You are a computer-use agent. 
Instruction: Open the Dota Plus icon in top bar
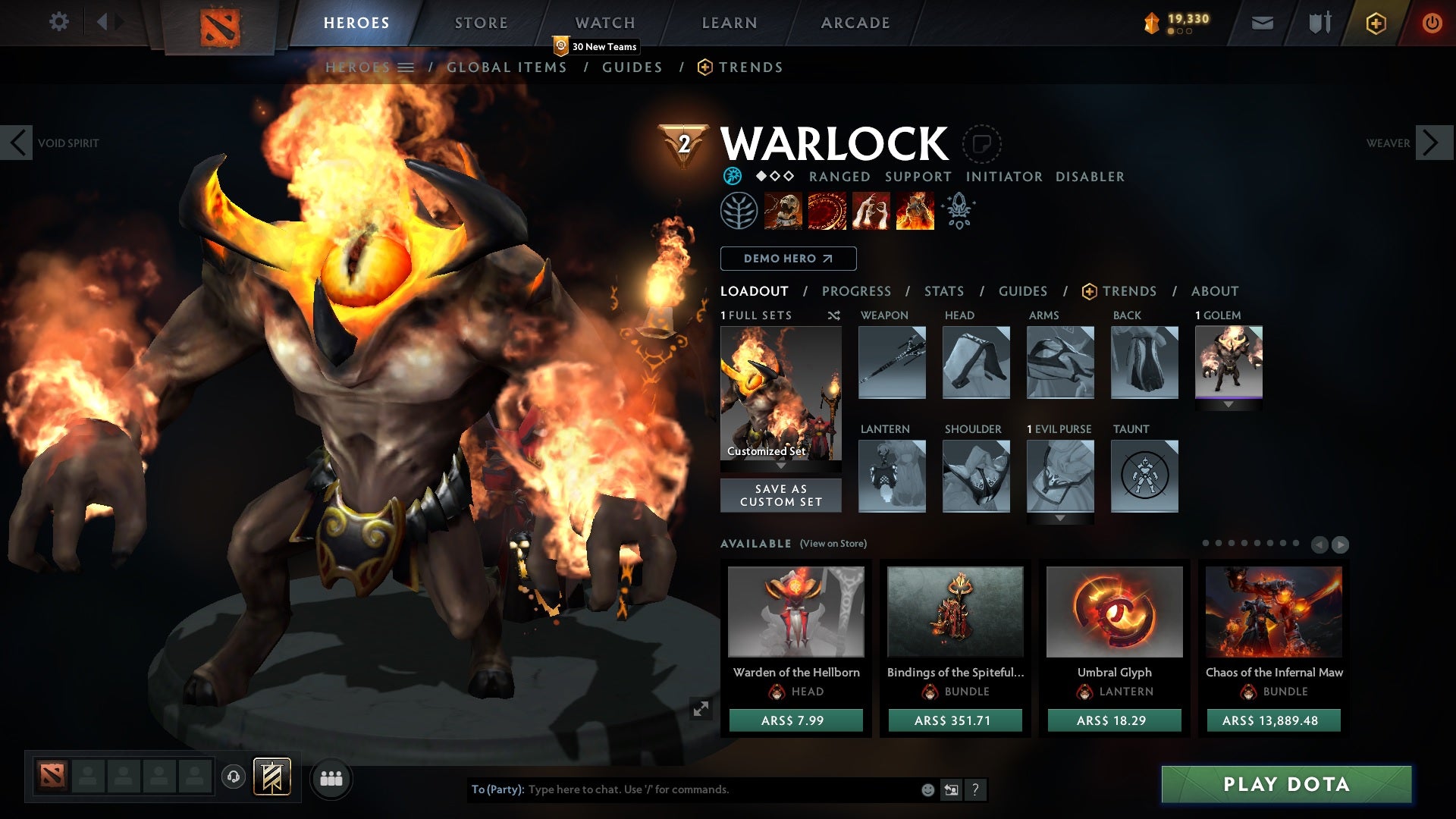click(x=1376, y=22)
